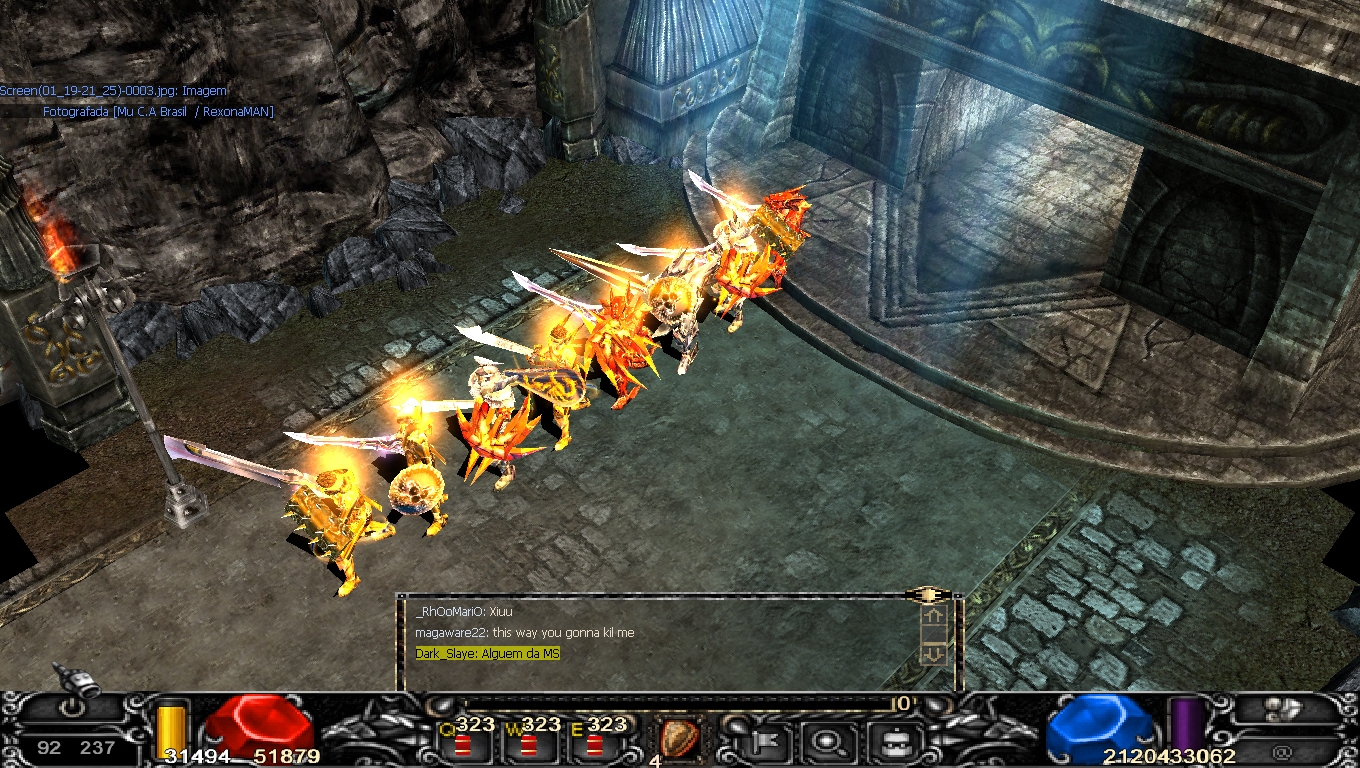Image resolution: width=1360 pixels, height=768 pixels.
Task: Use the E hotkey potion slot
Action: 594,743
